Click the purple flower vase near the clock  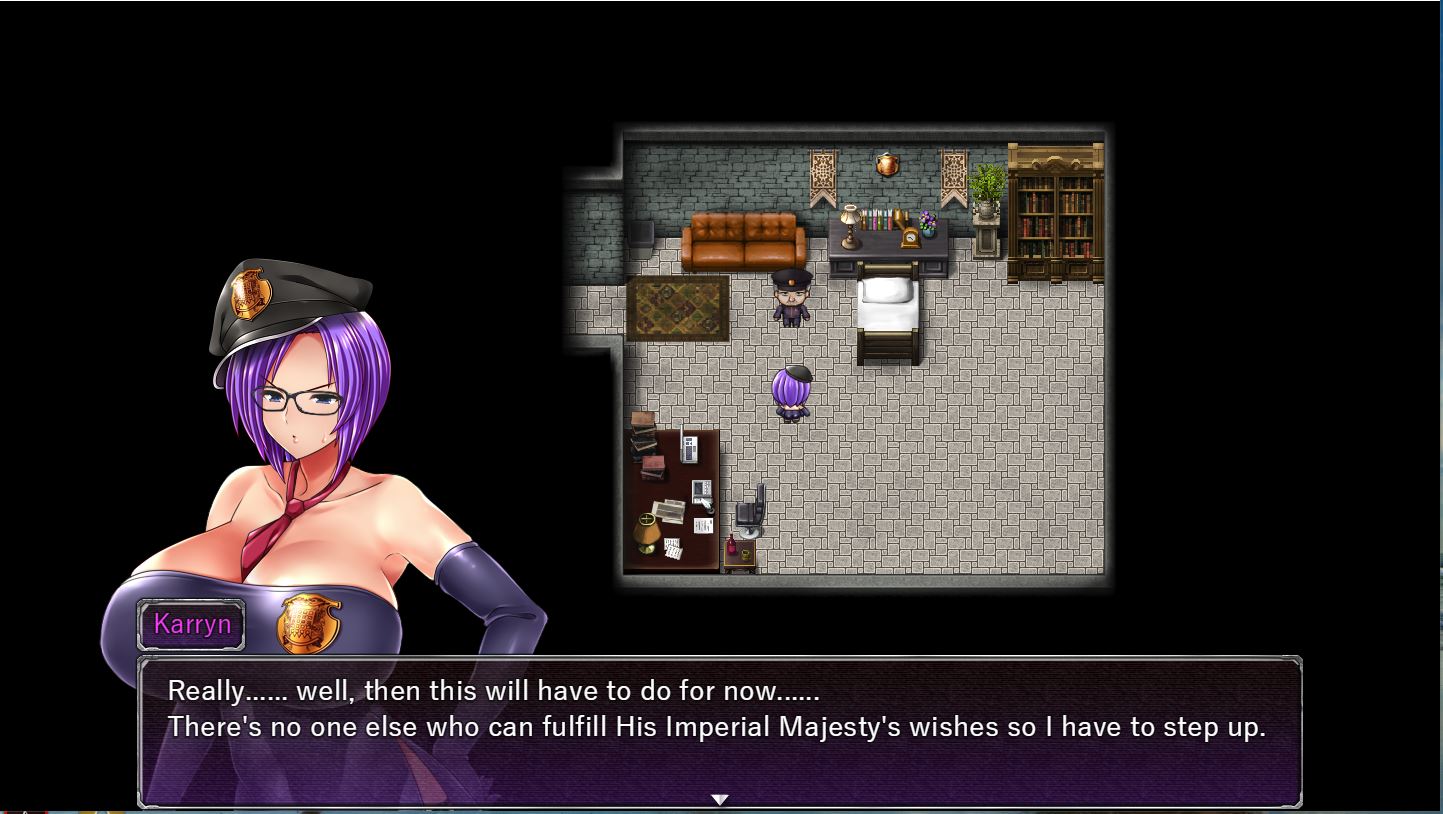[928, 223]
